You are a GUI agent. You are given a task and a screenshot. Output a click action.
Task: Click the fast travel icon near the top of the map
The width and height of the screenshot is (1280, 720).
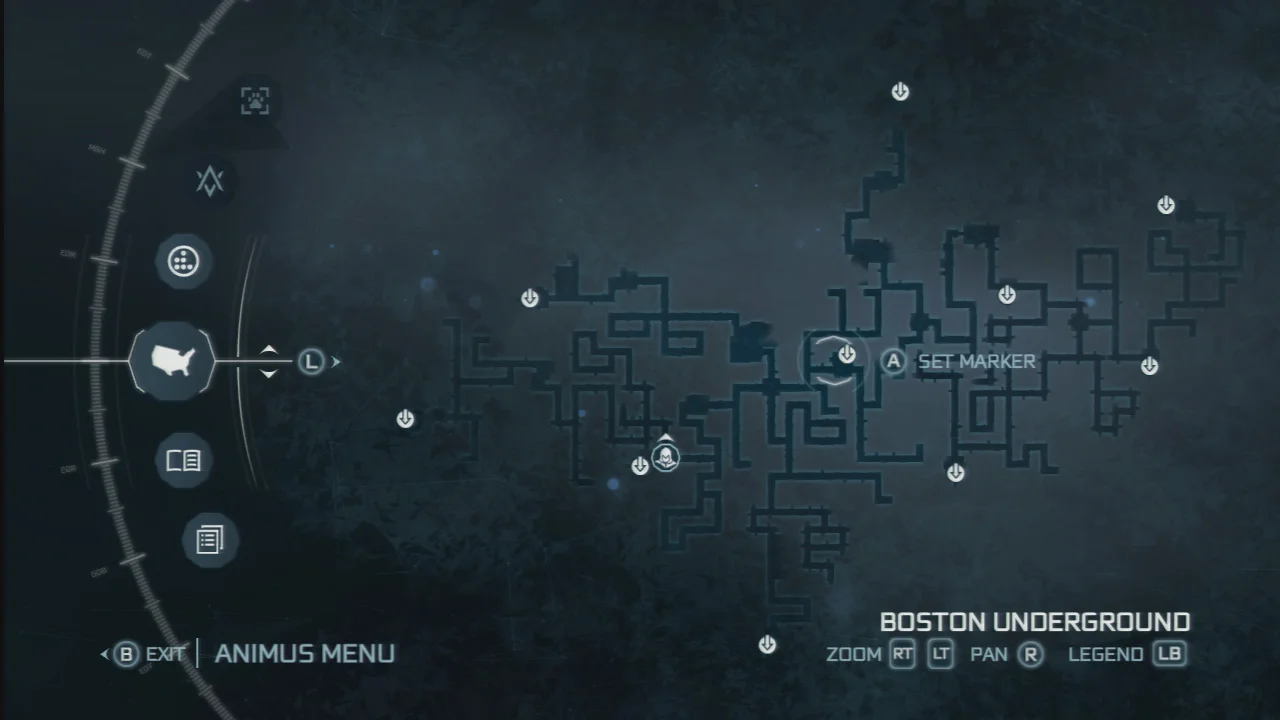tap(899, 91)
